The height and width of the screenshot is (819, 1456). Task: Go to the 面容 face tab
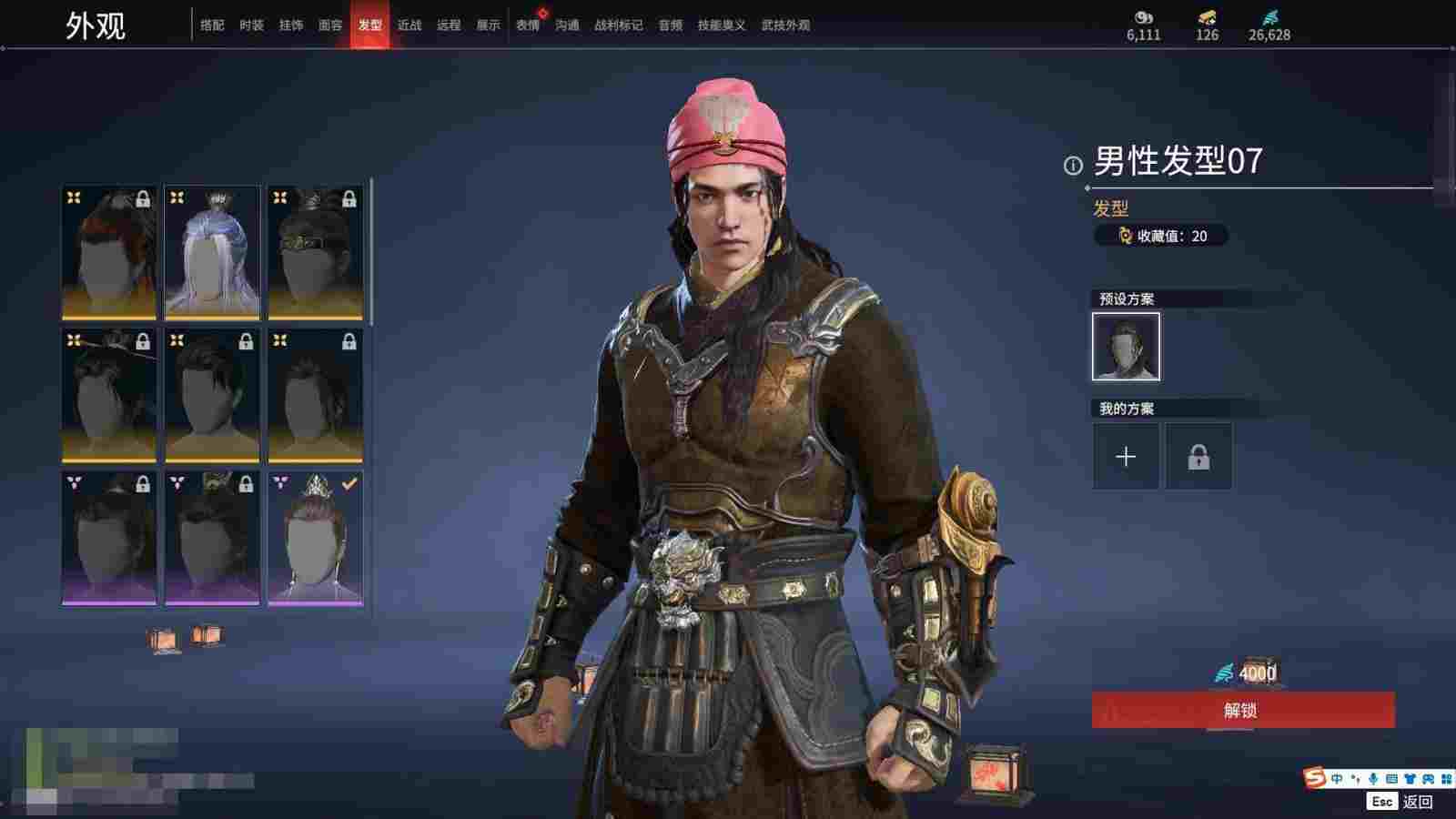[x=330, y=25]
